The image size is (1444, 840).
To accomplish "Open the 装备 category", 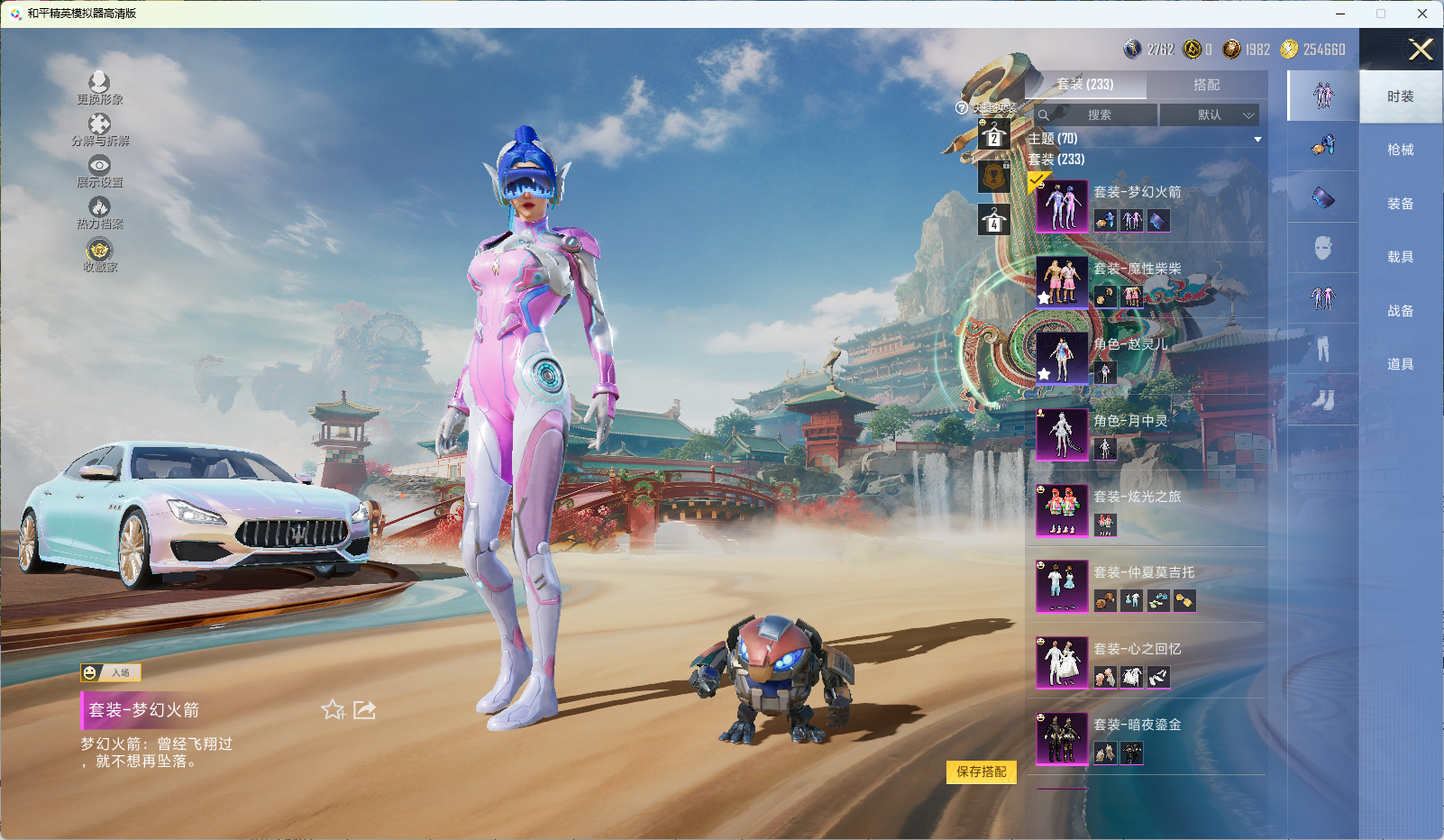I will pyautogui.click(x=1400, y=204).
